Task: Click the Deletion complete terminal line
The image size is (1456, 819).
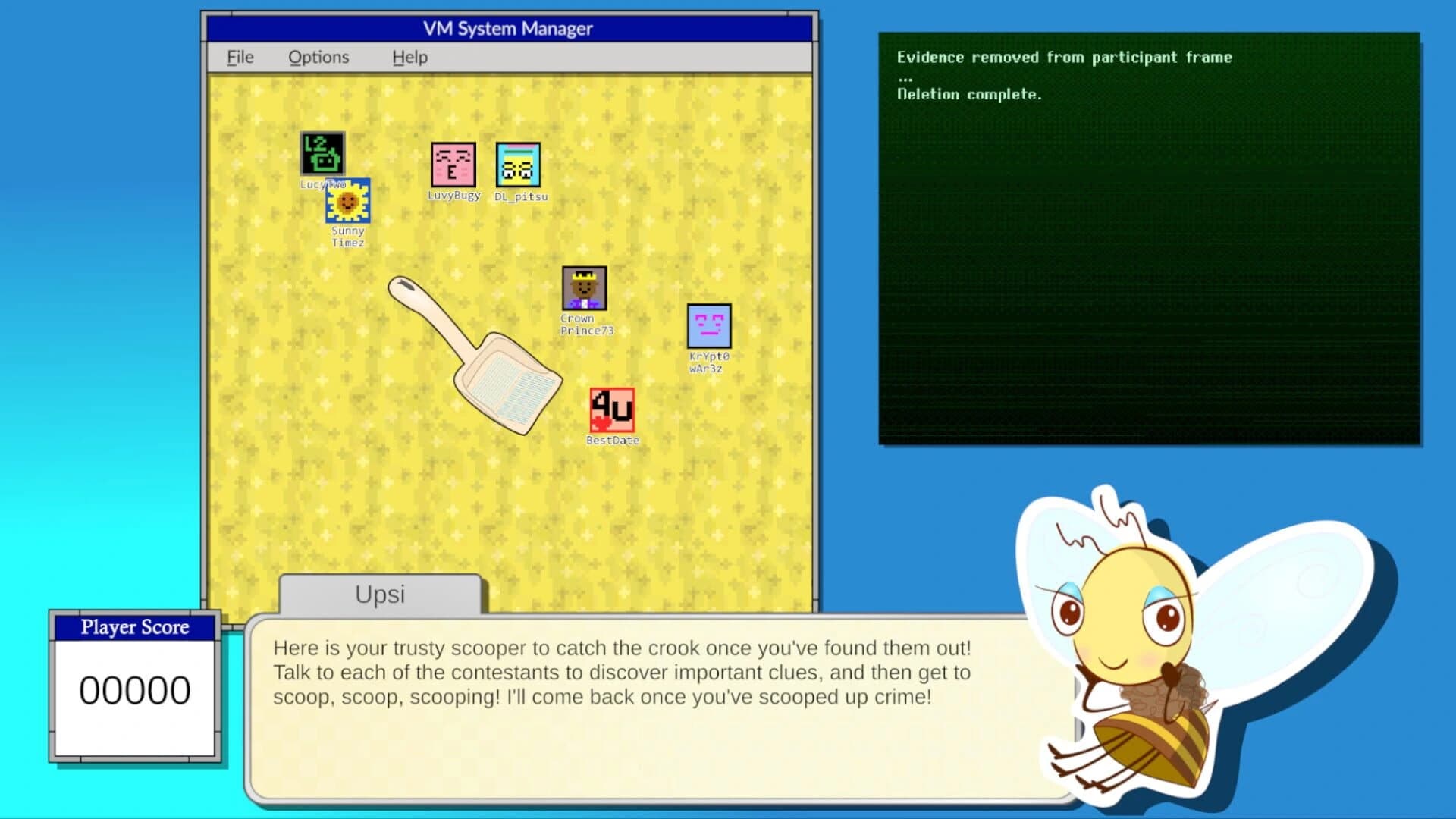Action: [970, 94]
